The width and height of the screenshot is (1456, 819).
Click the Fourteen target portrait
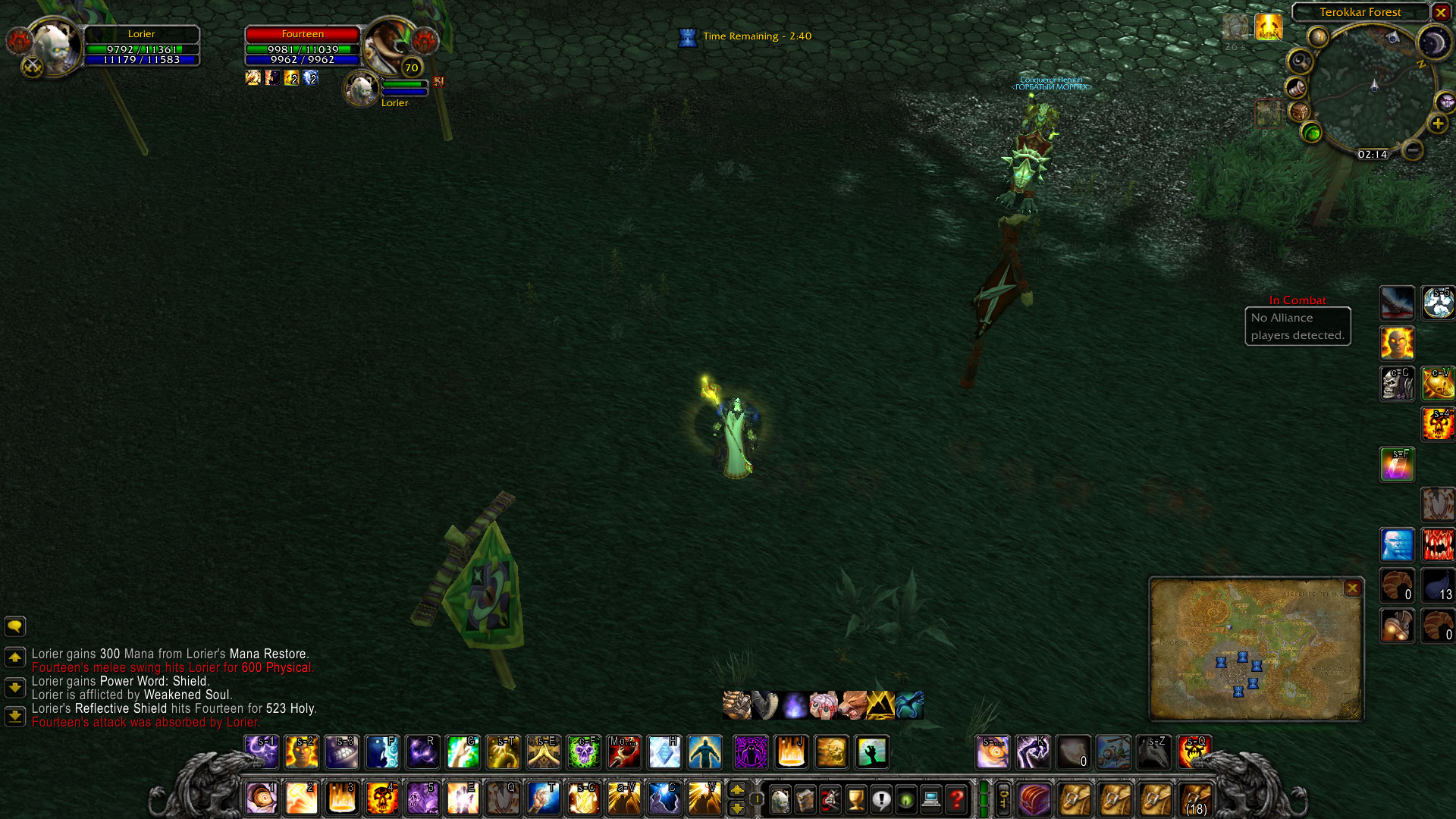pyautogui.click(x=388, y=45)
